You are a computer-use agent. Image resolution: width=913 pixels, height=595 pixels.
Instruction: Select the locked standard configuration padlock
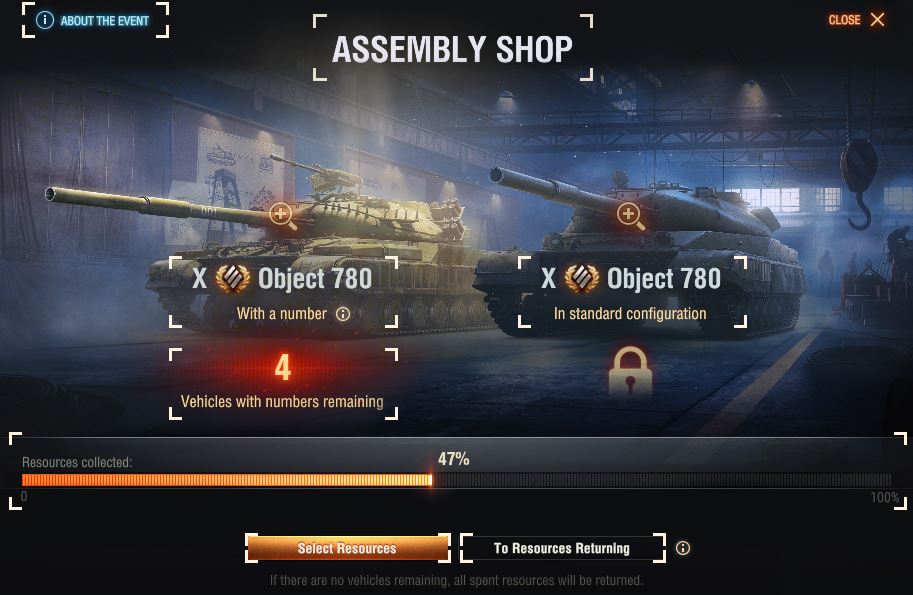click(630, 372)
